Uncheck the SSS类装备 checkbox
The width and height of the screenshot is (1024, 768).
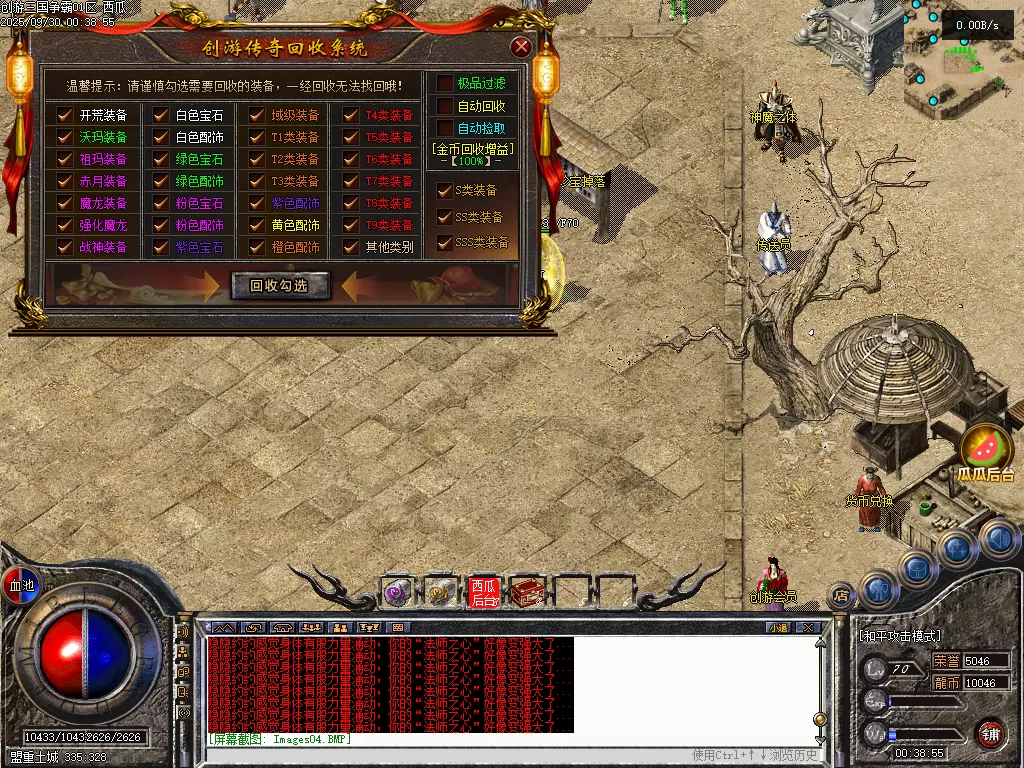[x=445, y=242]
